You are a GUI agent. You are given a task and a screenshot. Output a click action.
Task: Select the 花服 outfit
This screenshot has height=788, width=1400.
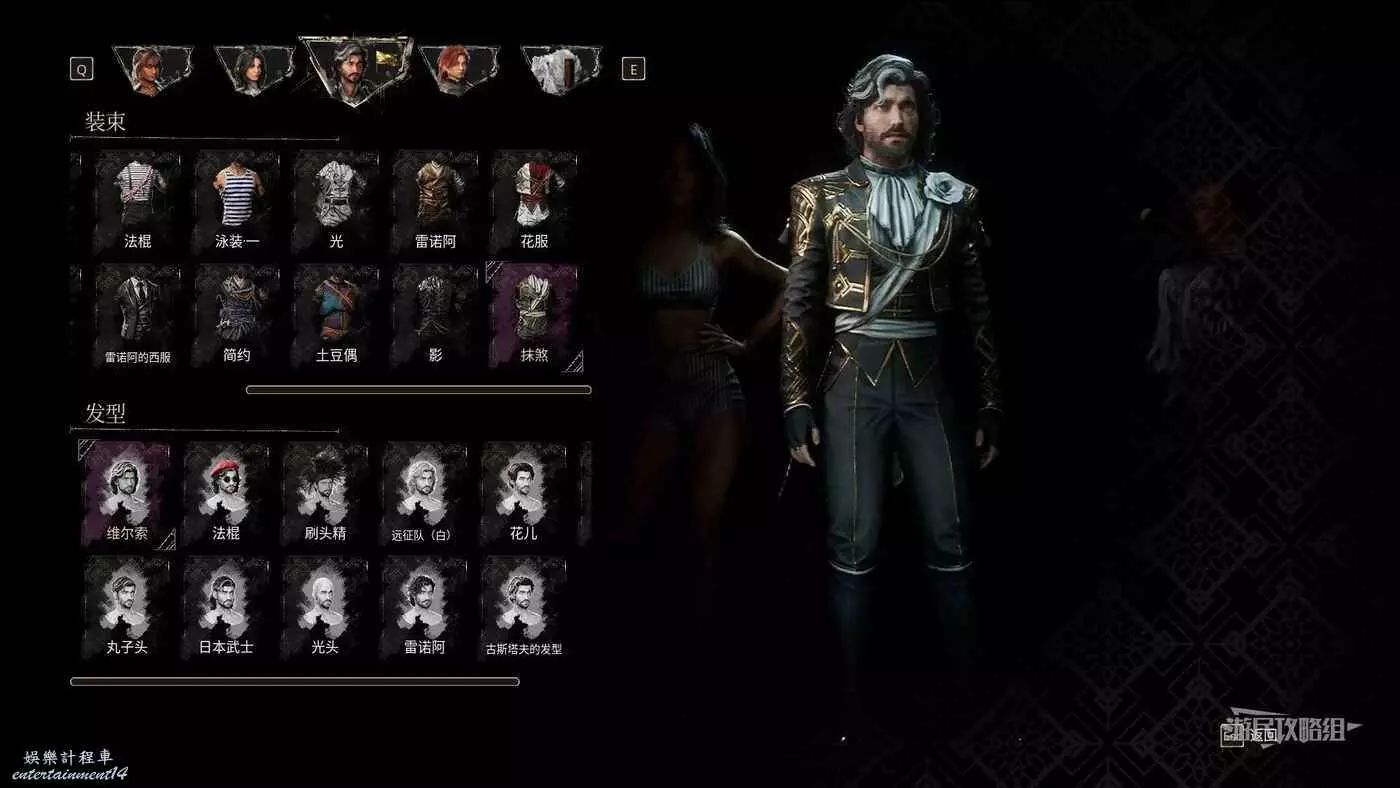coord(534,201)
